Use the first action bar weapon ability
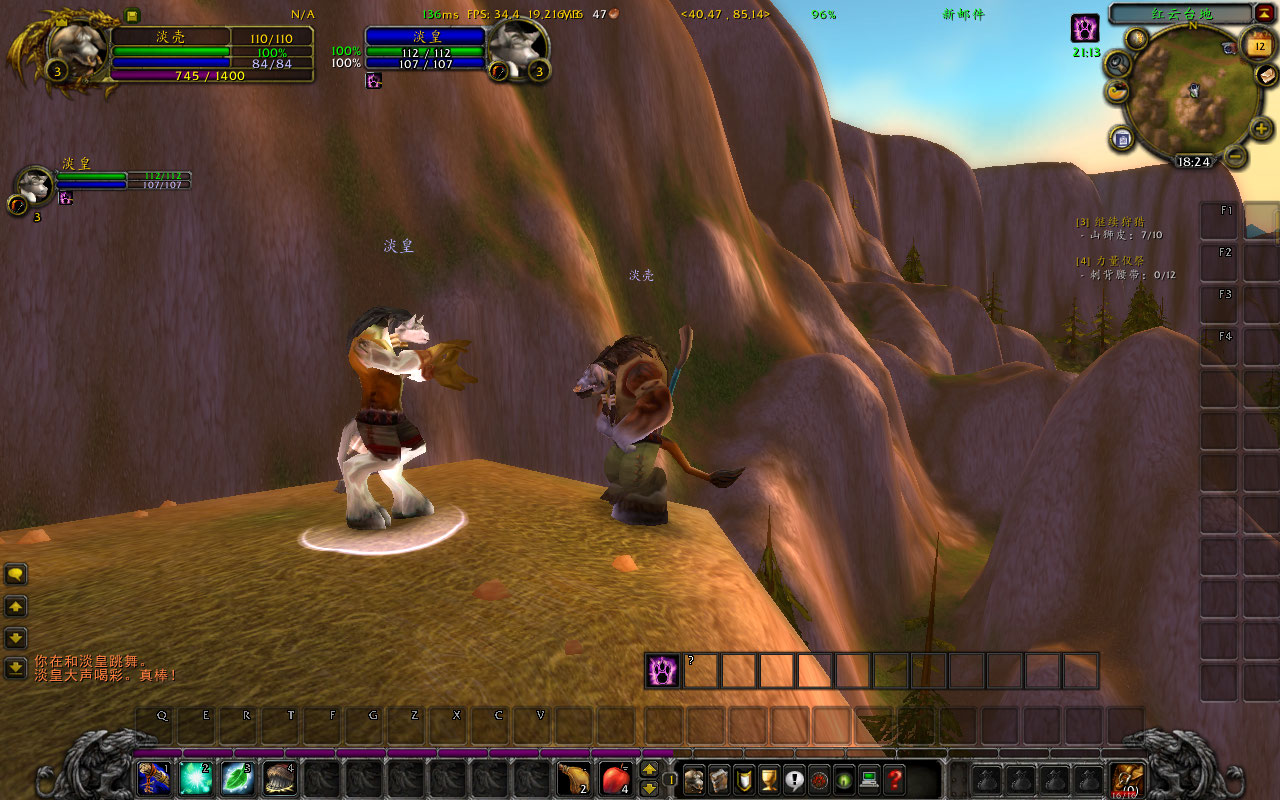This screenshot has width=1280, height=800. point(153,777)
